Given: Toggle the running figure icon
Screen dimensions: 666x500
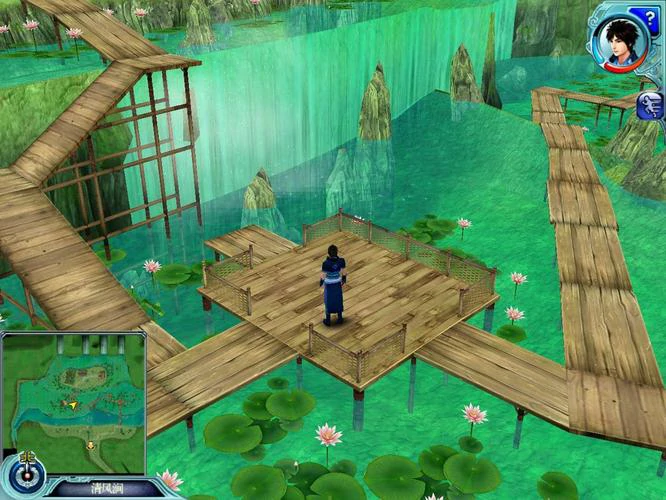Looking at the screenshot, I should pos(648,104).
